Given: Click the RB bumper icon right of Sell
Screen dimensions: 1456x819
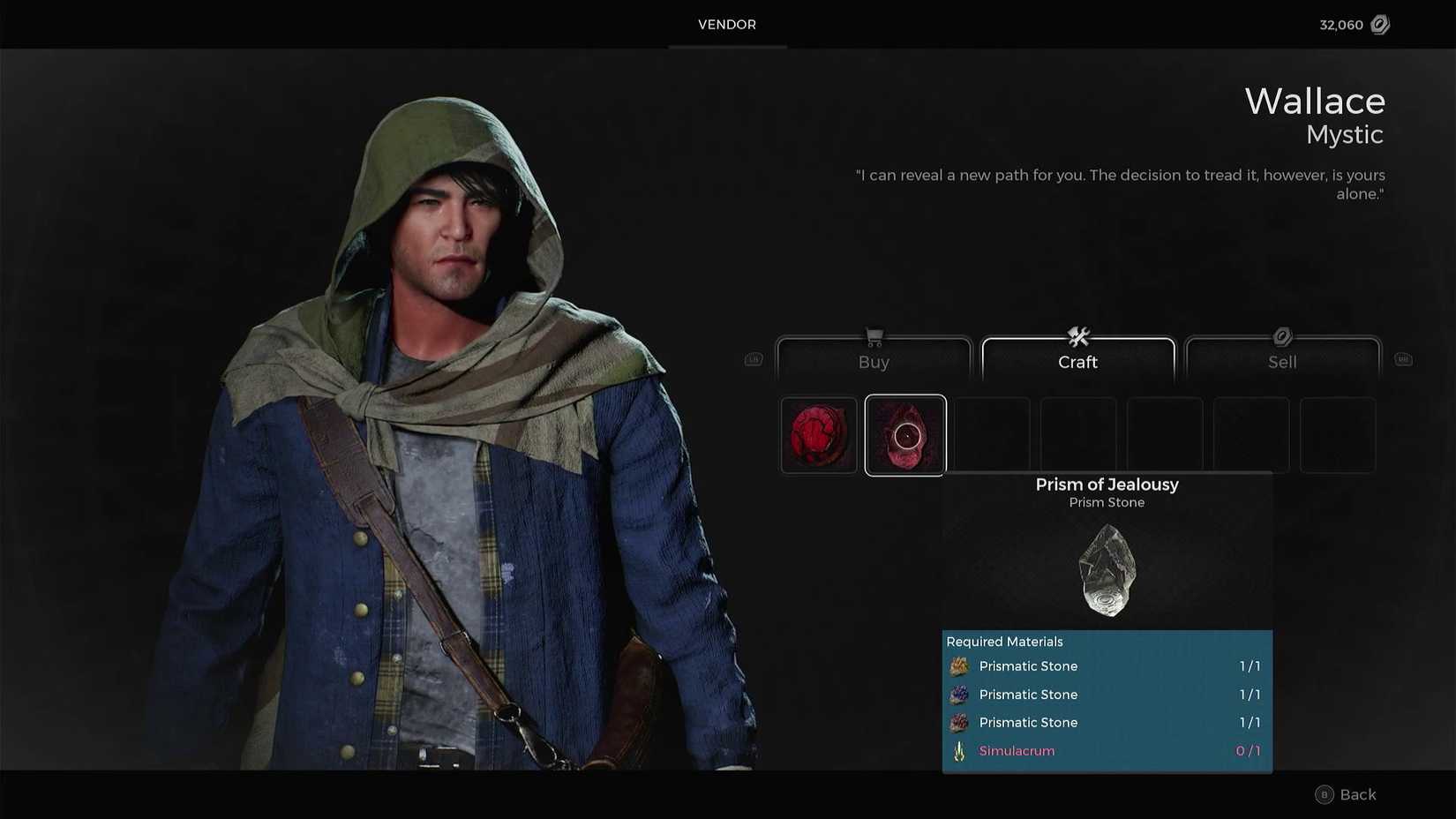Looking at the screenshot, I should point(1403,359).
